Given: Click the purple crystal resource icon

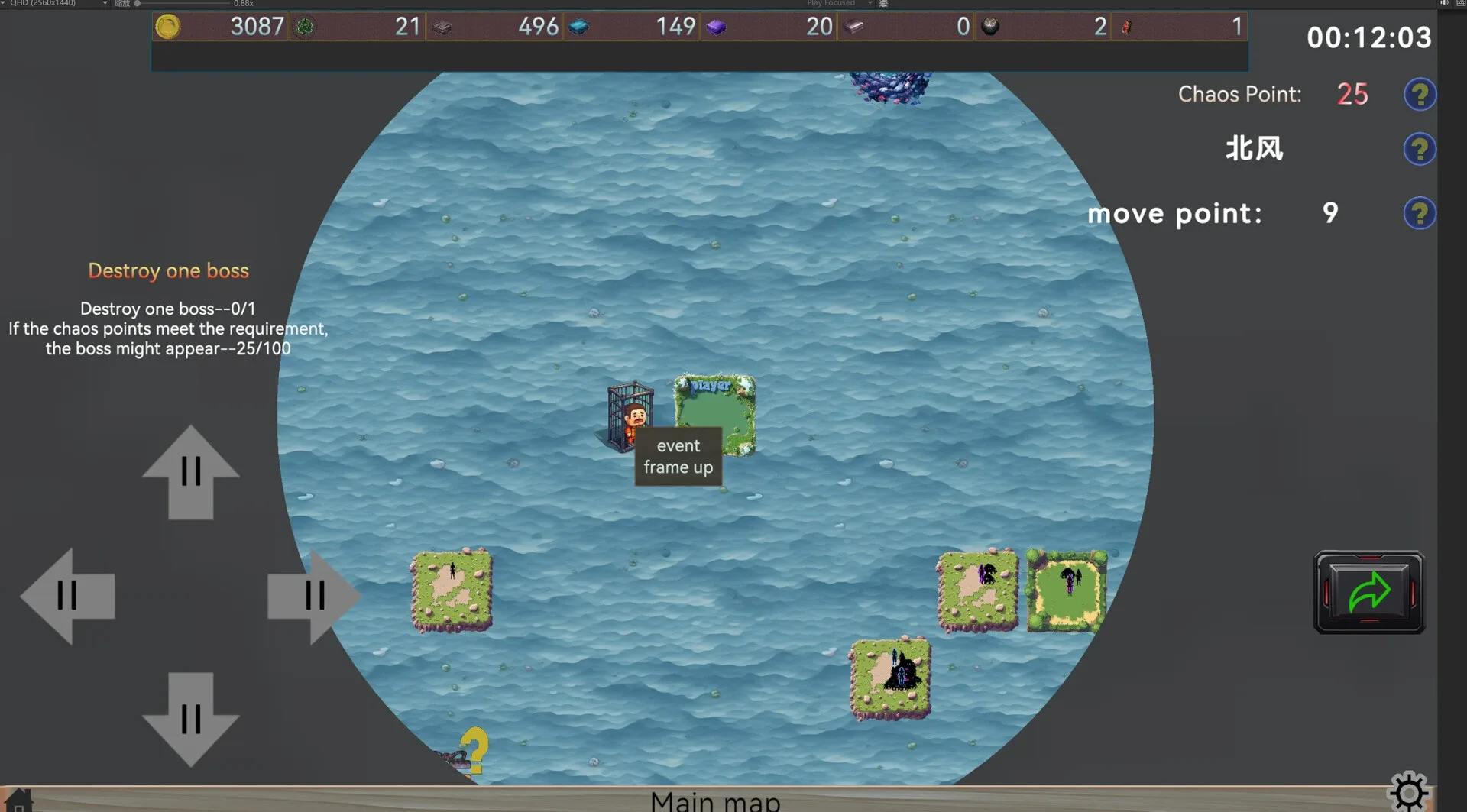Looking at the screenshot, I should (x=716, y=26).
